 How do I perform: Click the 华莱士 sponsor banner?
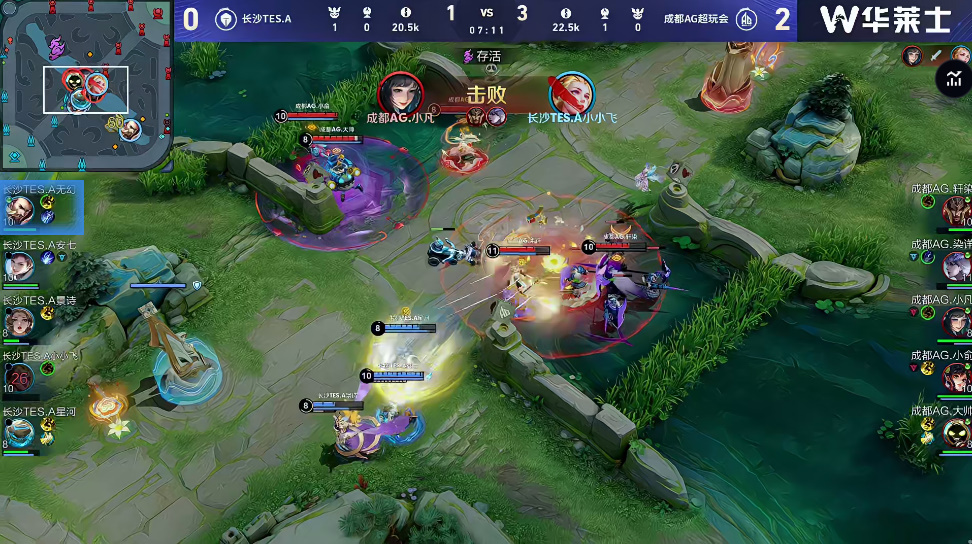point(884,19)
